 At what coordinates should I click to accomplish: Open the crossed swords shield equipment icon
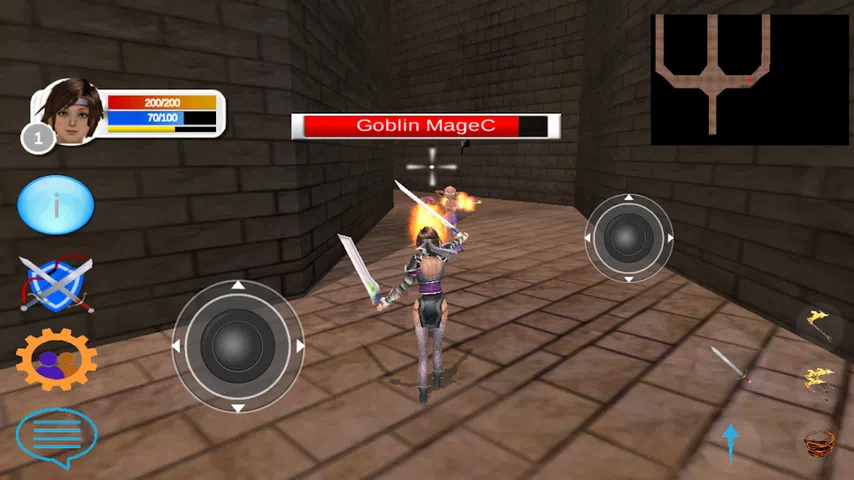[56, 283]
